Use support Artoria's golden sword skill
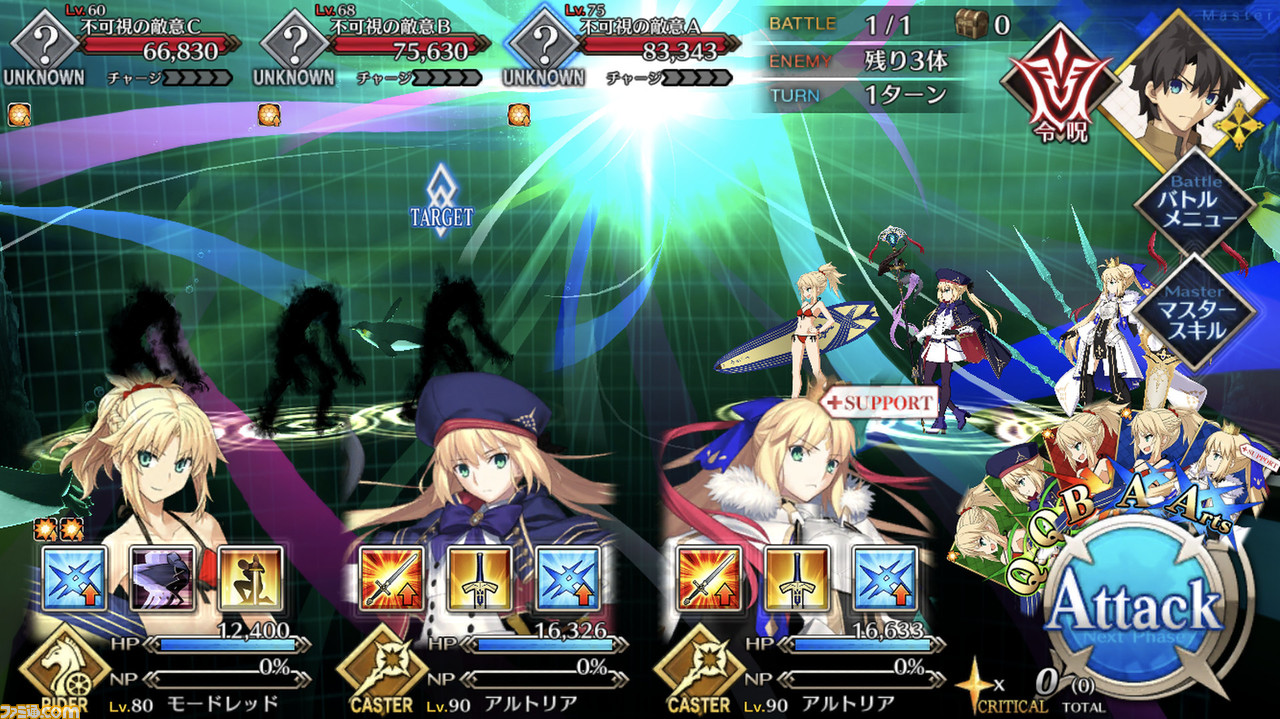 click(x=797, y=578)
